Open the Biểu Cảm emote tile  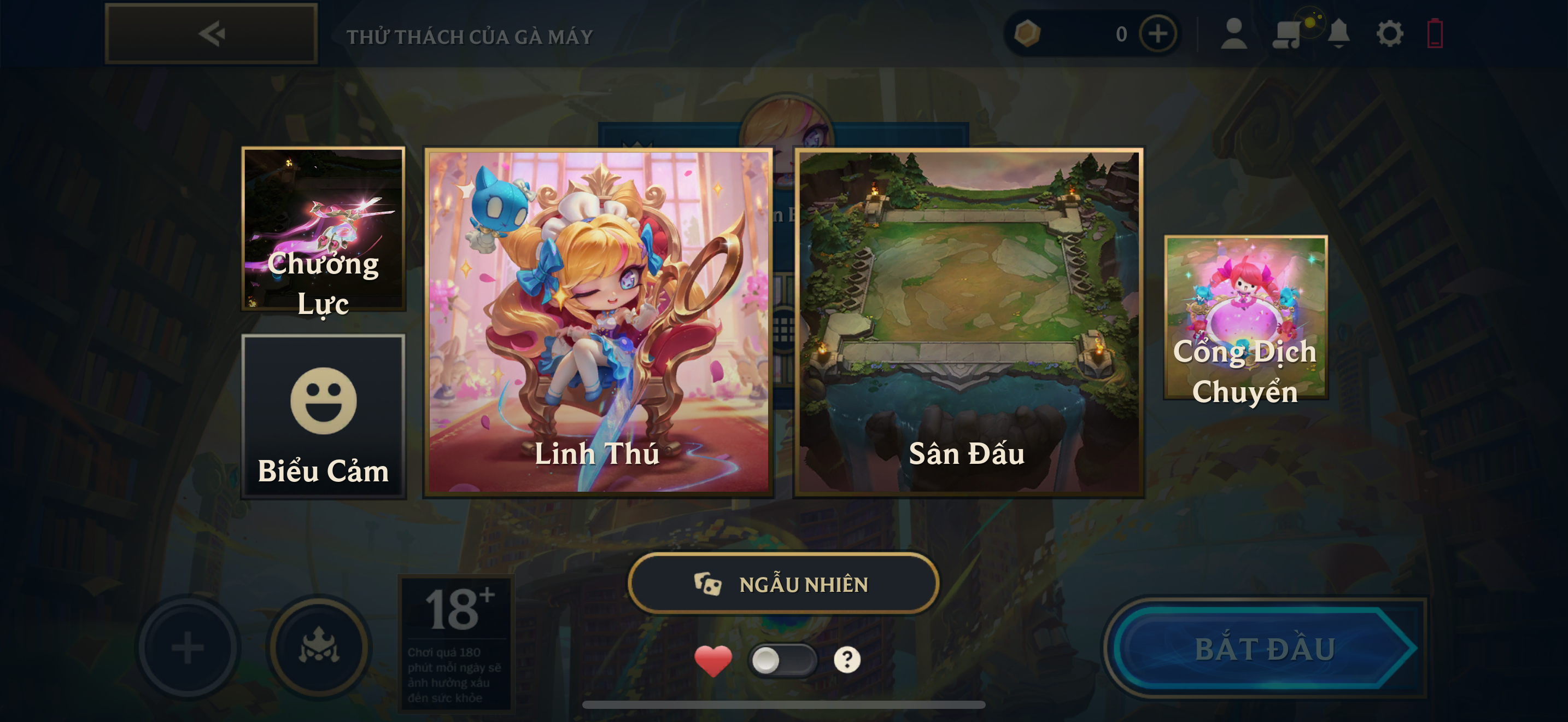click(323, 416)
